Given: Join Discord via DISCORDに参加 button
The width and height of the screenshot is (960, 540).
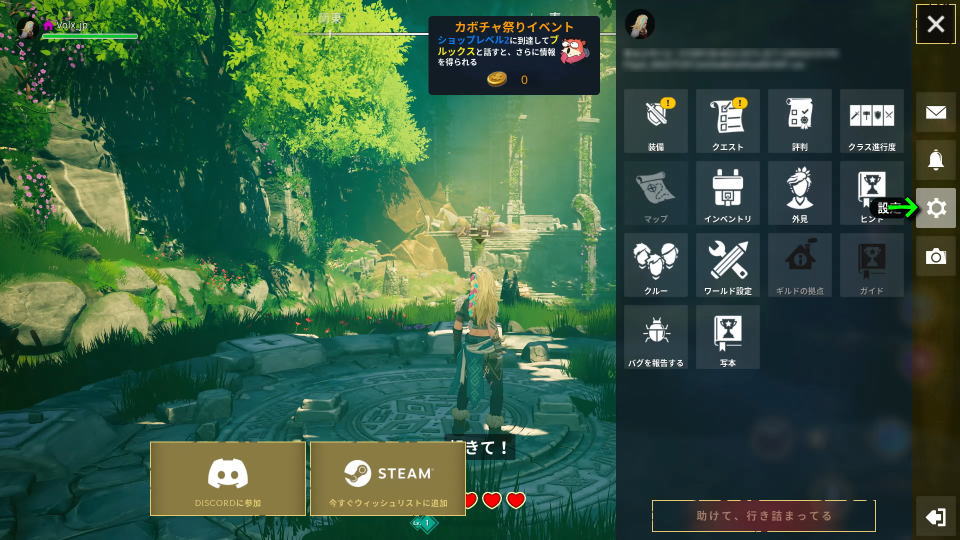Looking at the screenshot, I should click(x=228, y=478).
